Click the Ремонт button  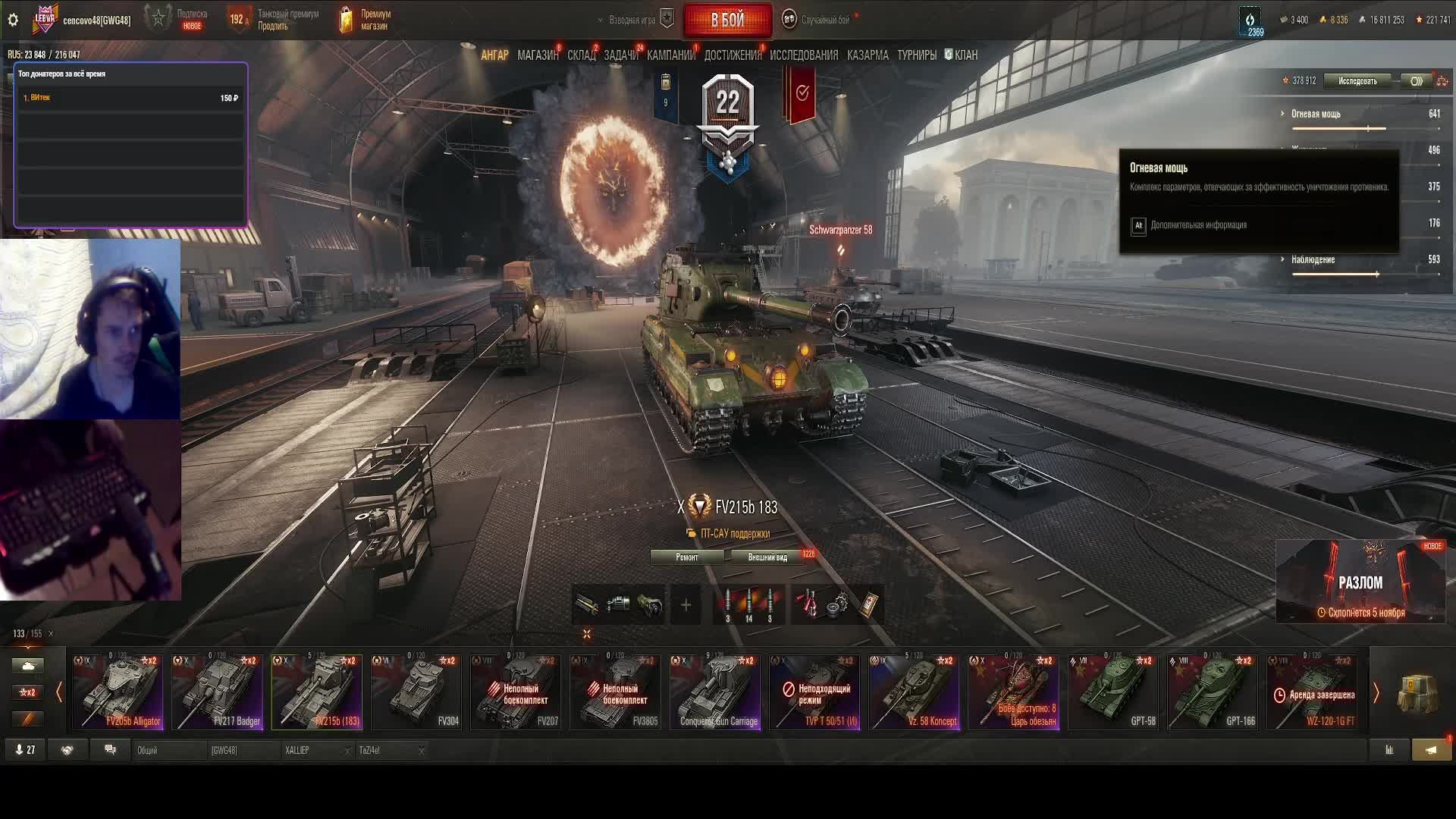(x=686, y=557)
